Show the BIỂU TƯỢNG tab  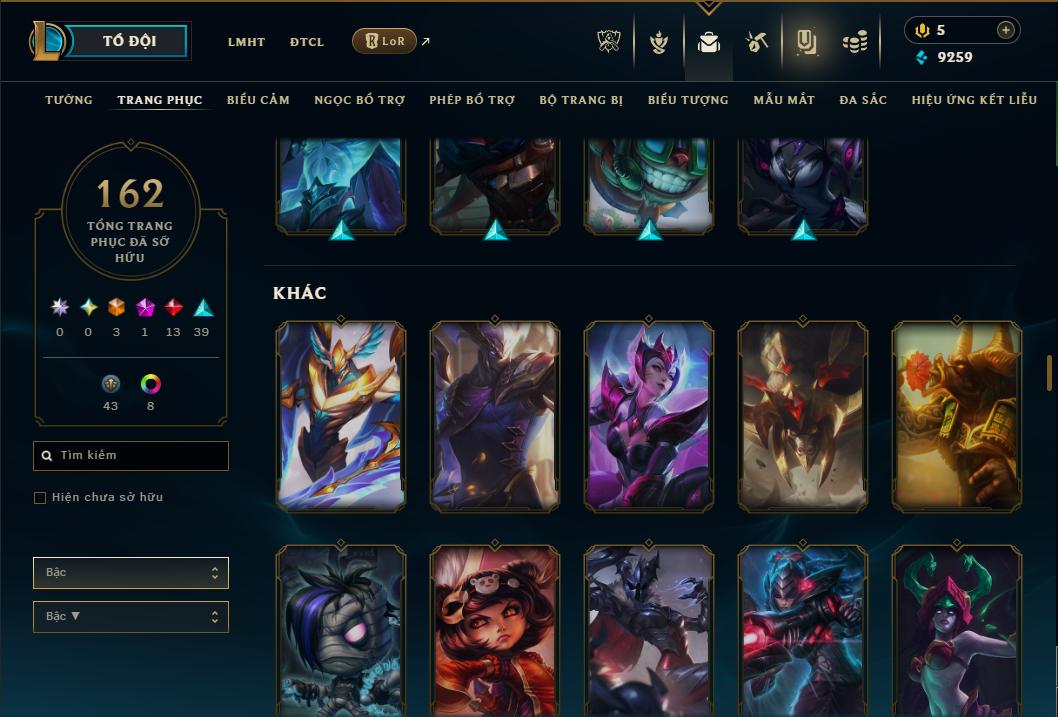coord(688,100)
